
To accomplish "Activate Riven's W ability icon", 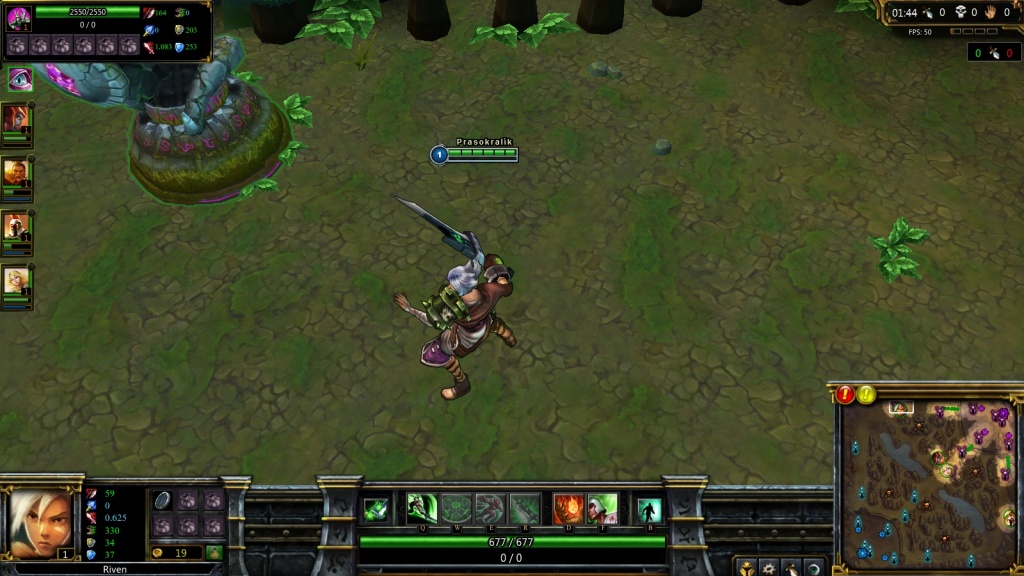I will [x=456, y=508].
